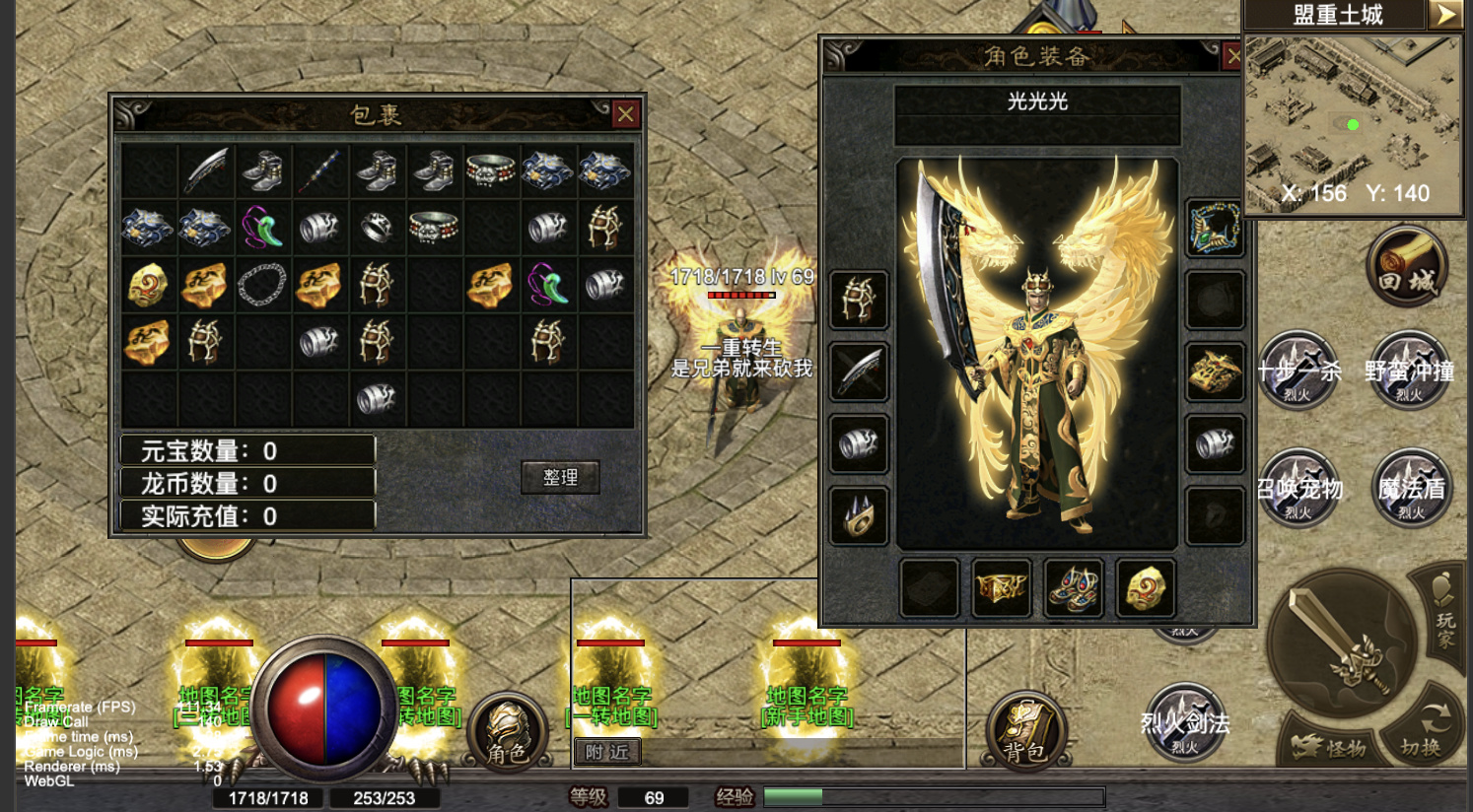The image size is (1473, 812).
Task: Activate the 十步一杀 skill
Action: coord(1298,372)
